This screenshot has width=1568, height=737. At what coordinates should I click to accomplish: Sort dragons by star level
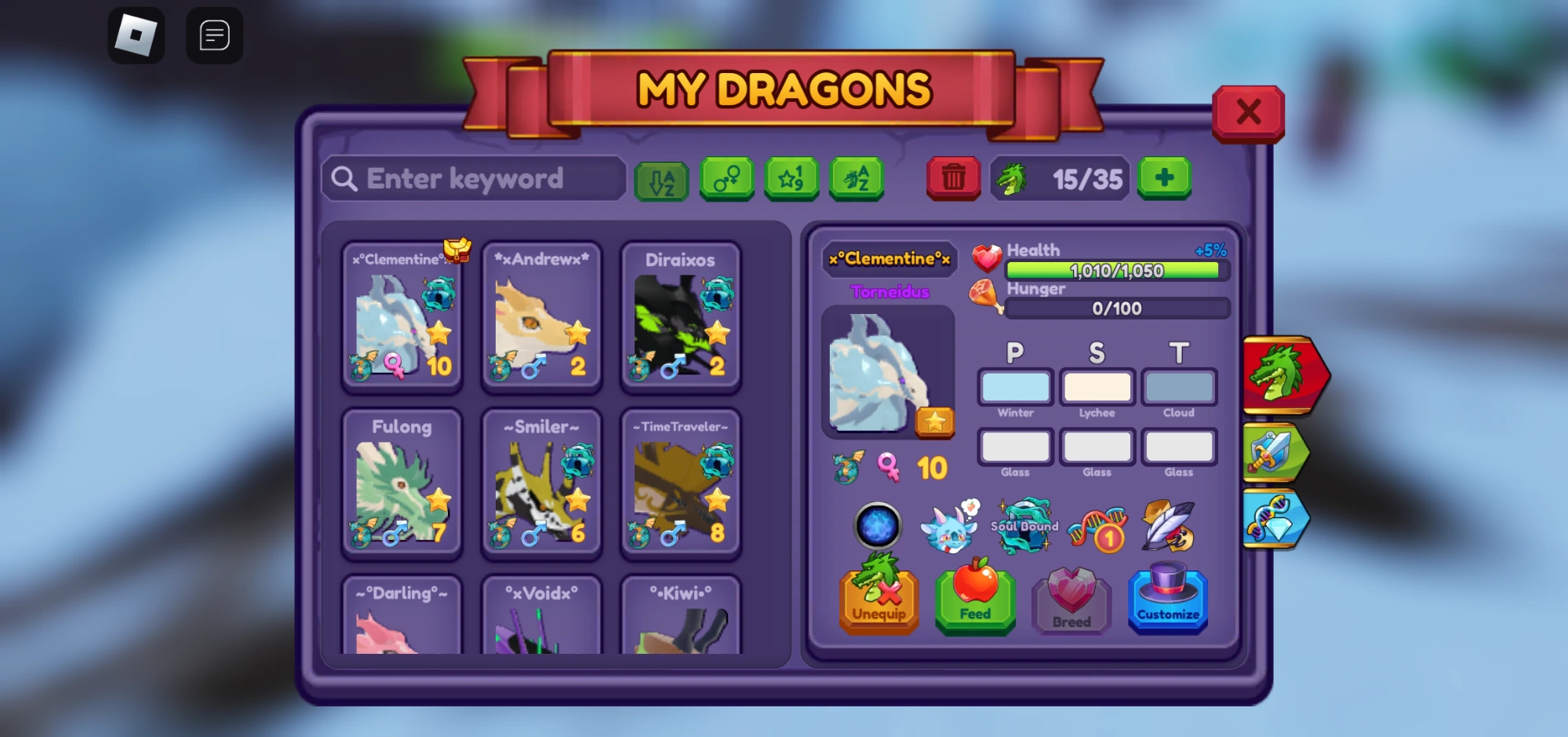pos(791,179)
